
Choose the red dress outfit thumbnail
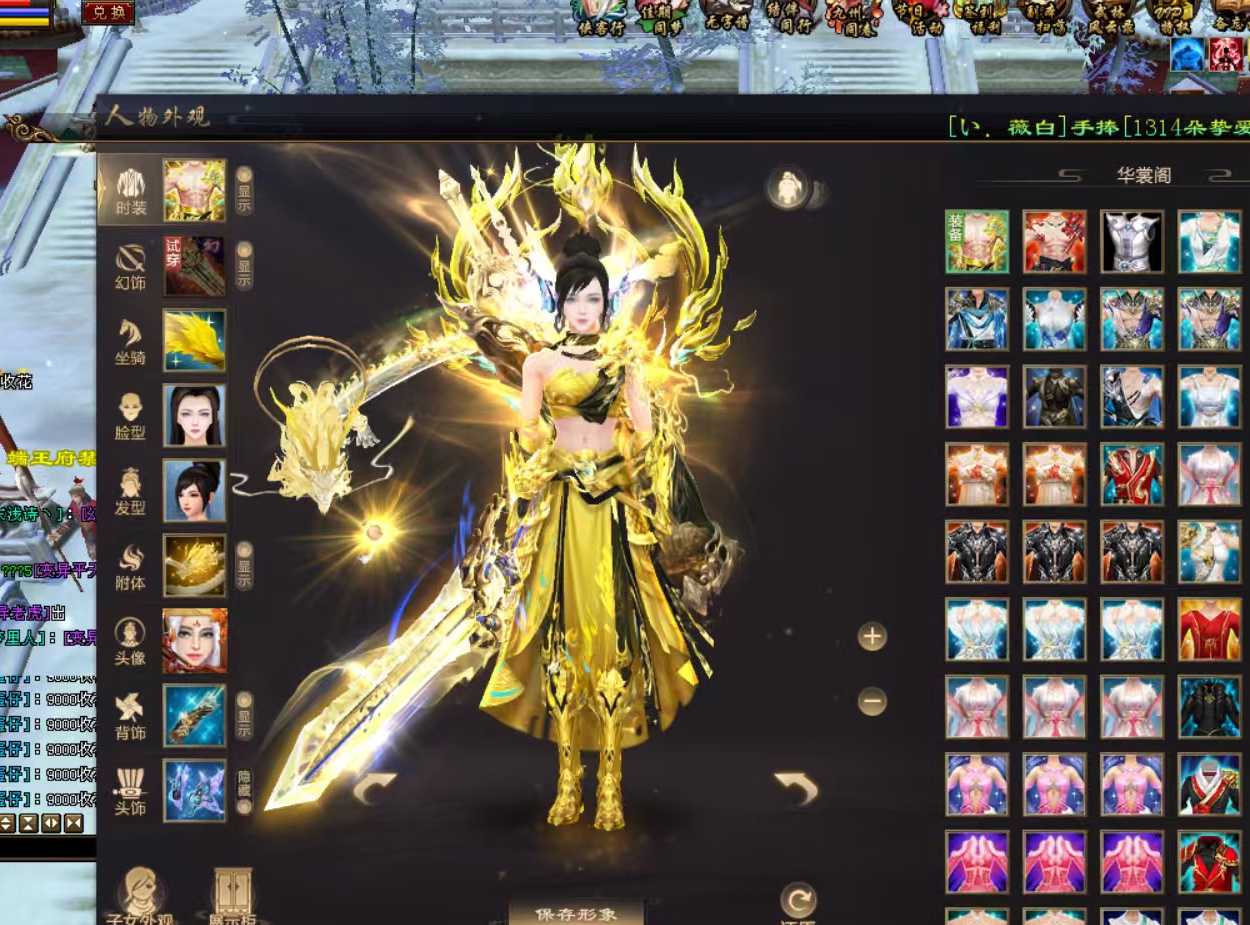pos(1209,629)
